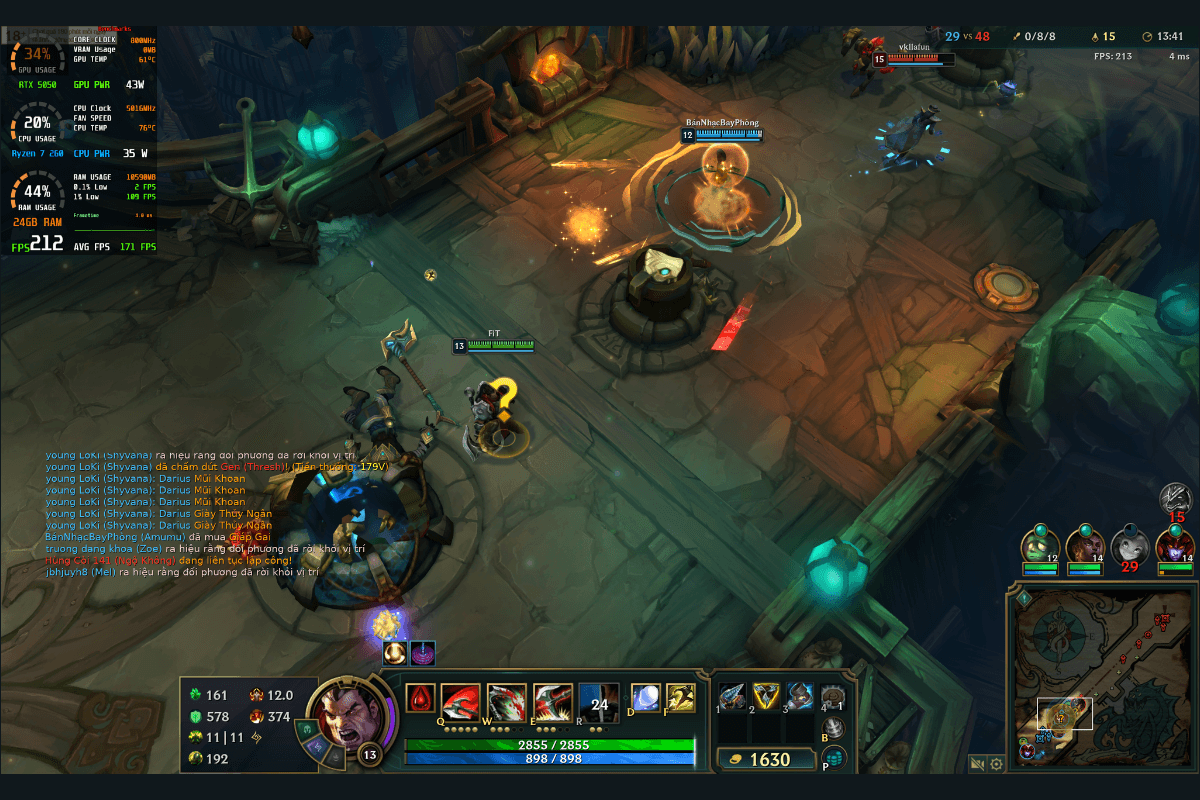The image size is (1200, 800).
Task: Activate the Flash summoner spell on F
Action: pos(681,698)
